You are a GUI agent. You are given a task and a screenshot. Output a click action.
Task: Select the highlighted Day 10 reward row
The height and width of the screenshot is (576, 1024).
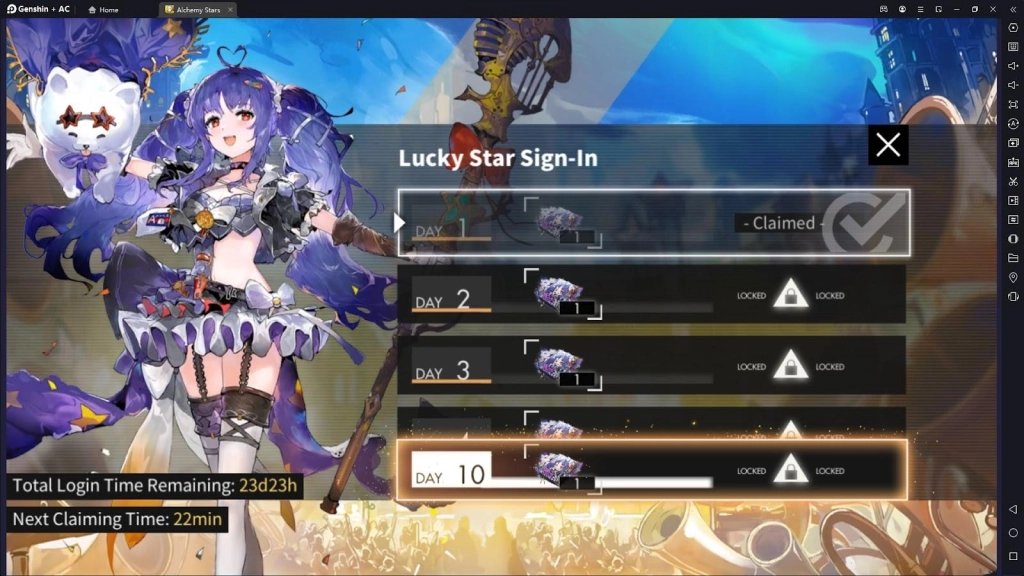(652, 469)
